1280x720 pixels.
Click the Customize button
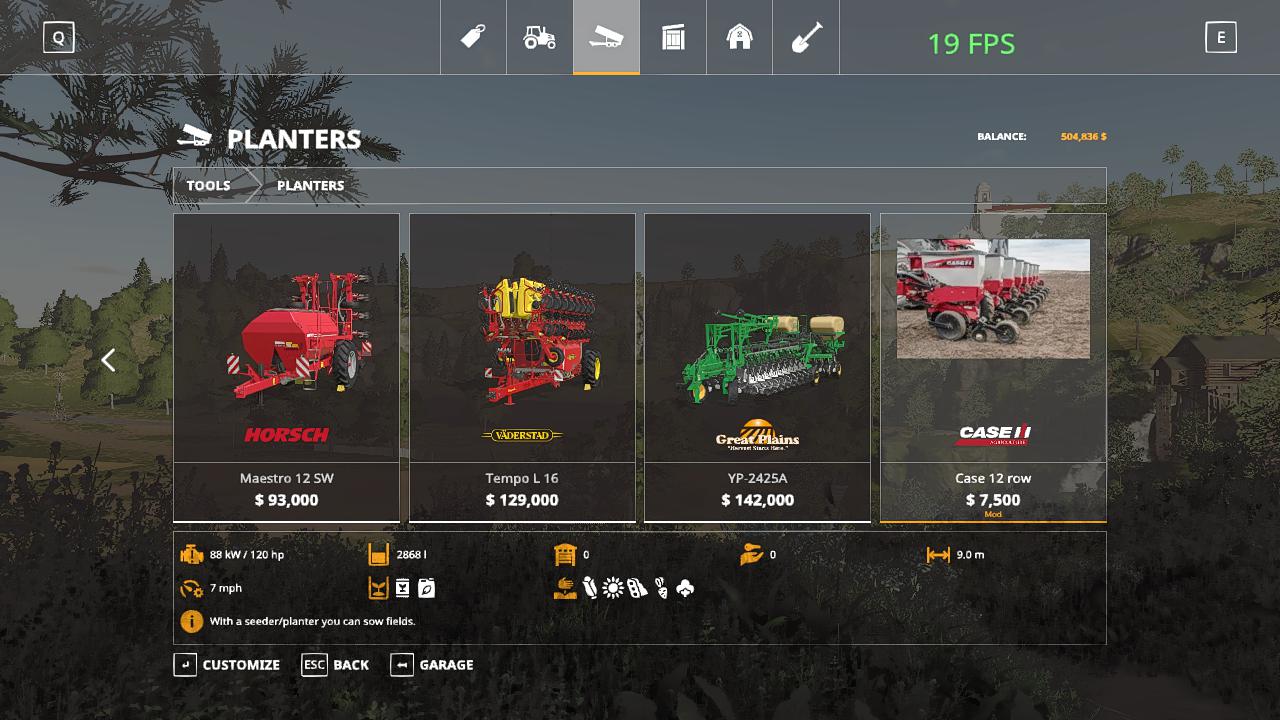click(228, 665)
